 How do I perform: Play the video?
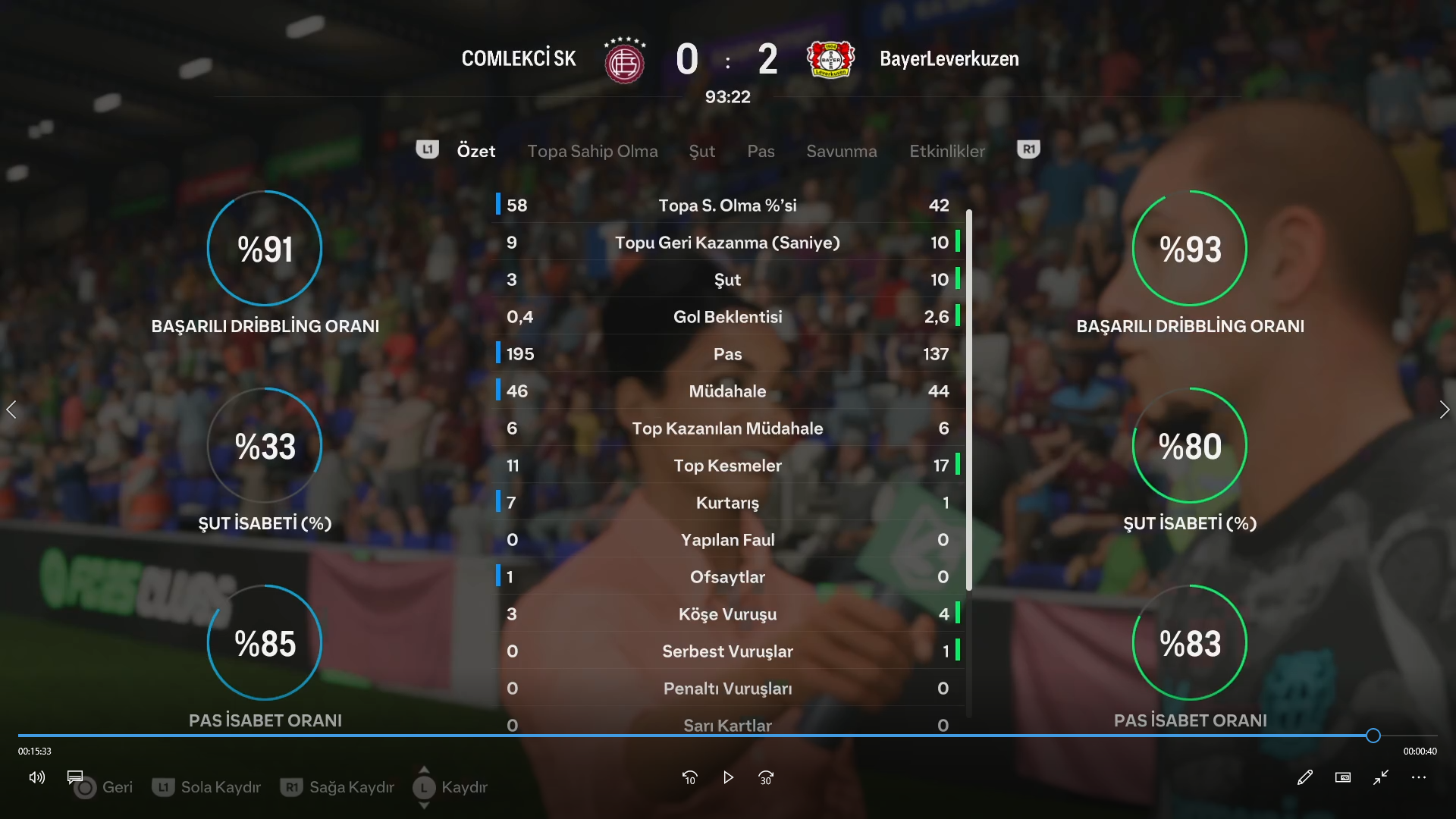[x=728, y=777]
